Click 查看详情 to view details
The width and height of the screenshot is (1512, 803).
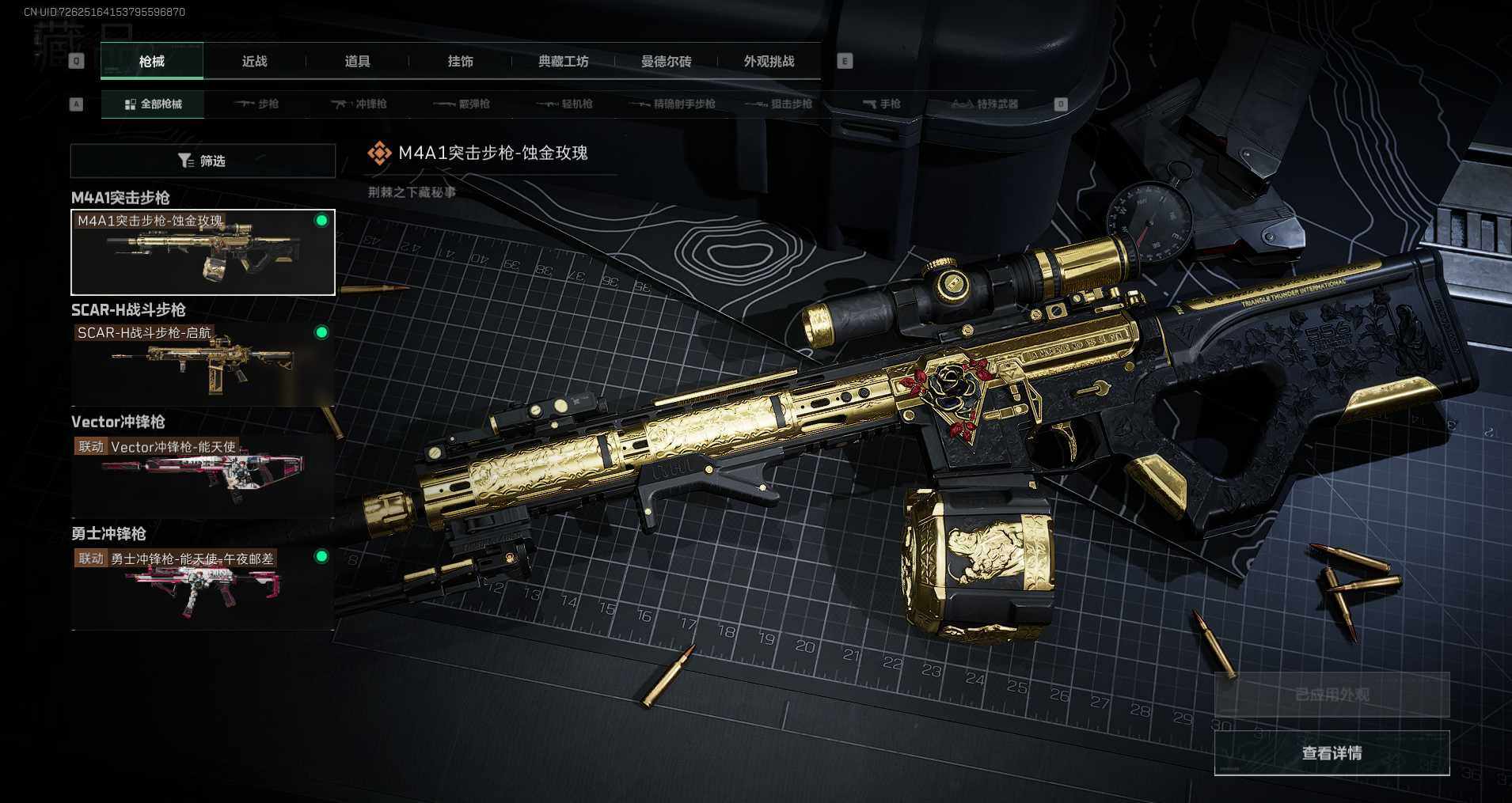click(1332, 753)
